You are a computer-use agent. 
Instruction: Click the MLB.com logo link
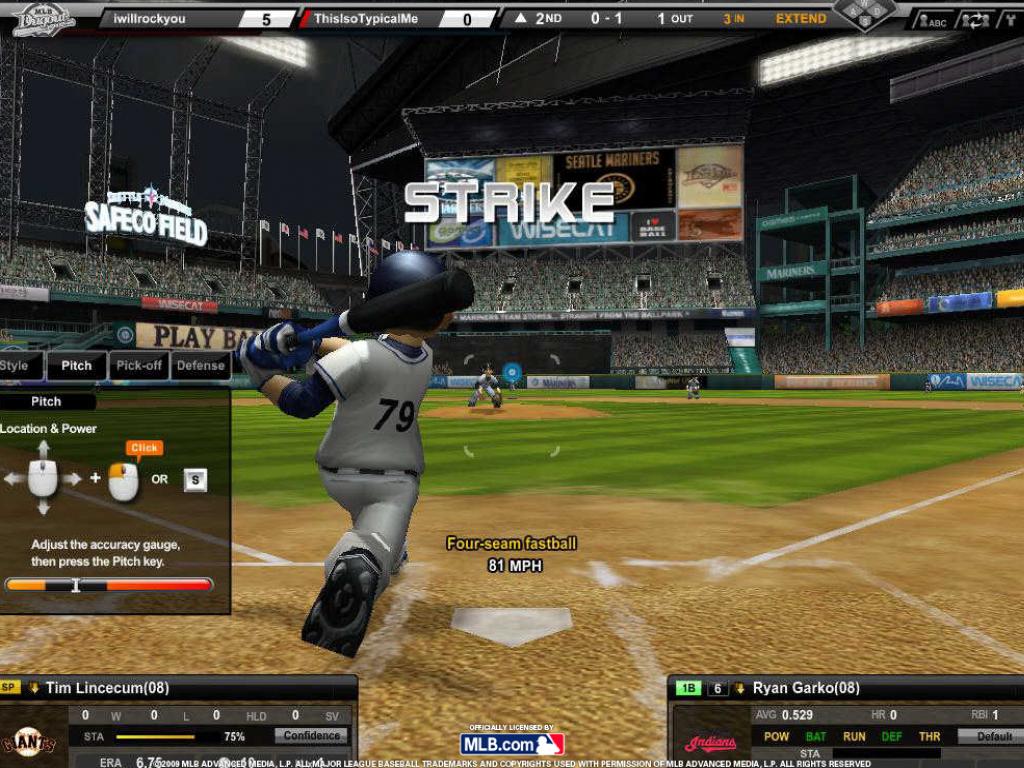pos(512,744)
